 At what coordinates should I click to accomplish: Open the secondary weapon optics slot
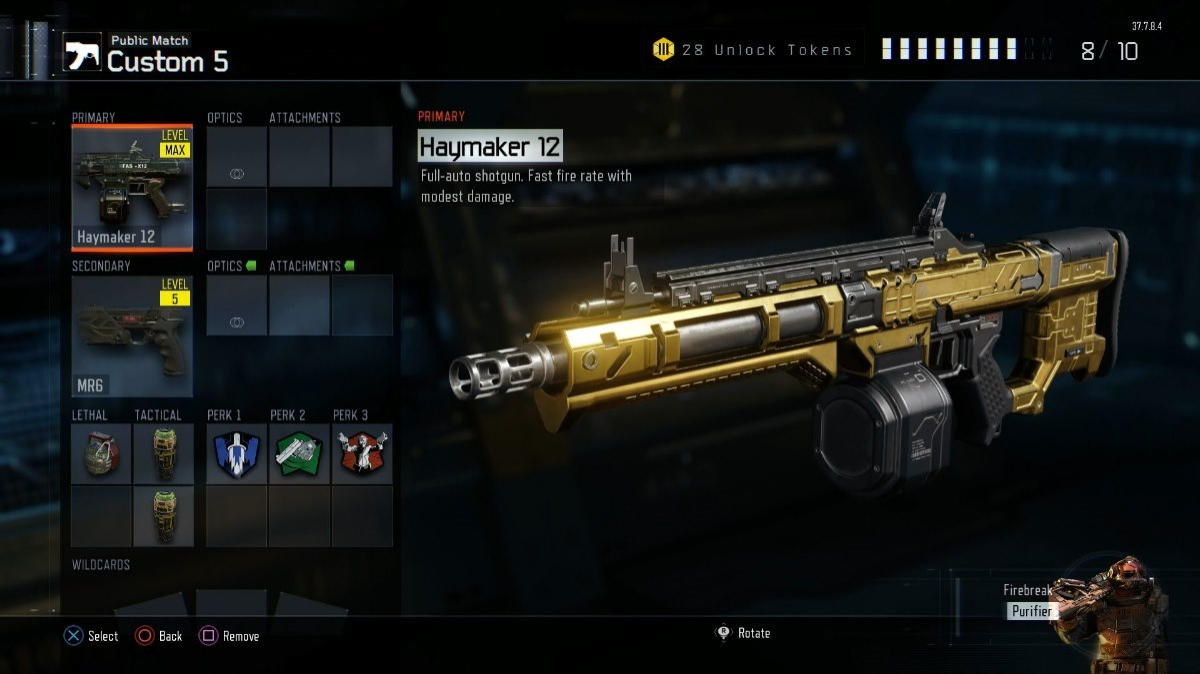(237, 305)
